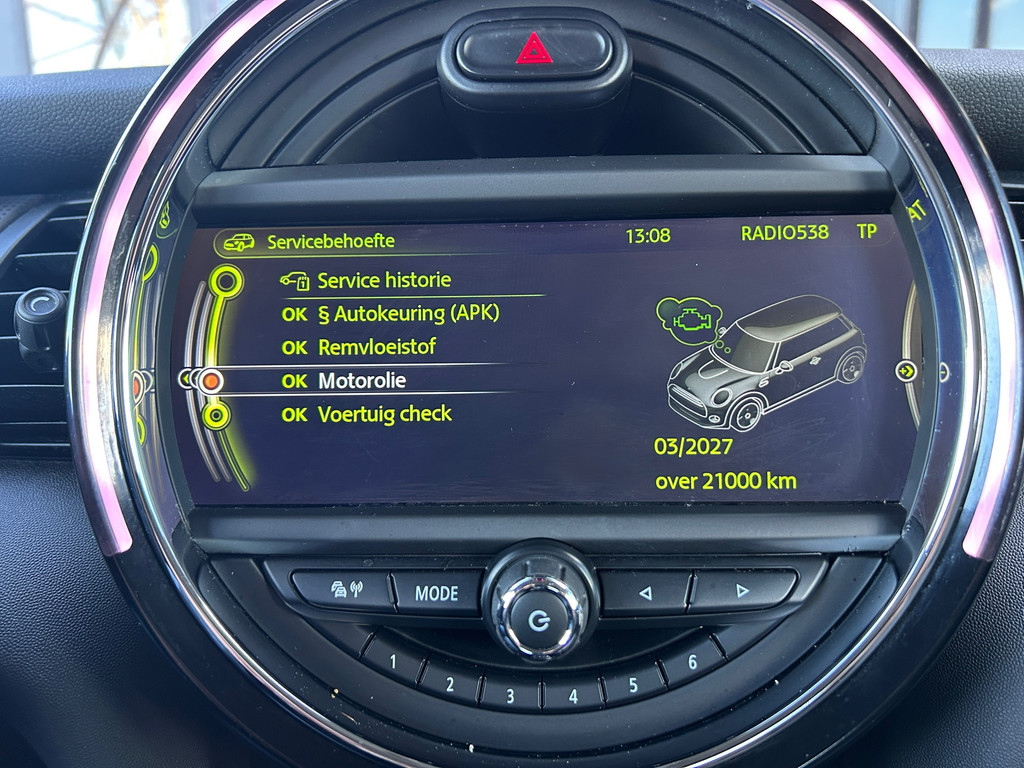Choose the Remvloeistof service item
The width and height of the screenshot is (1024, 768).
click(x=376, y=348)
